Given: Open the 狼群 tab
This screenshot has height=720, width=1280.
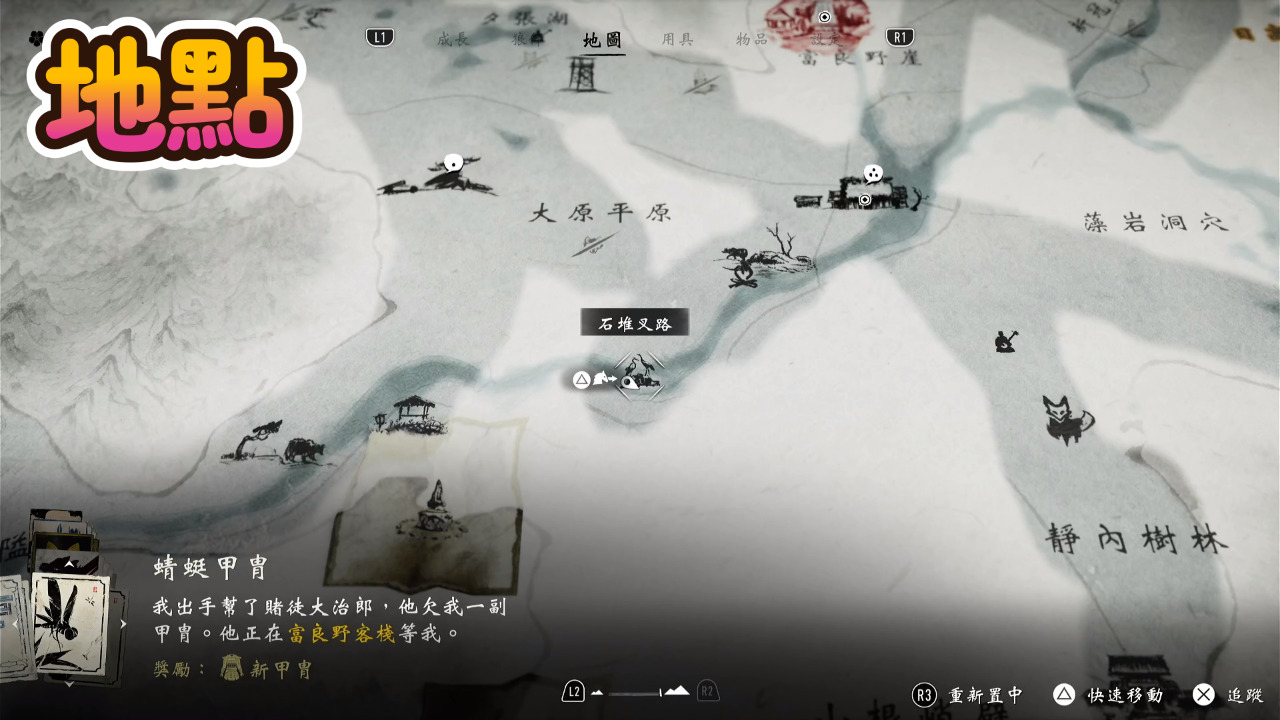Looking at the screenshot, I should pos(528,39).
